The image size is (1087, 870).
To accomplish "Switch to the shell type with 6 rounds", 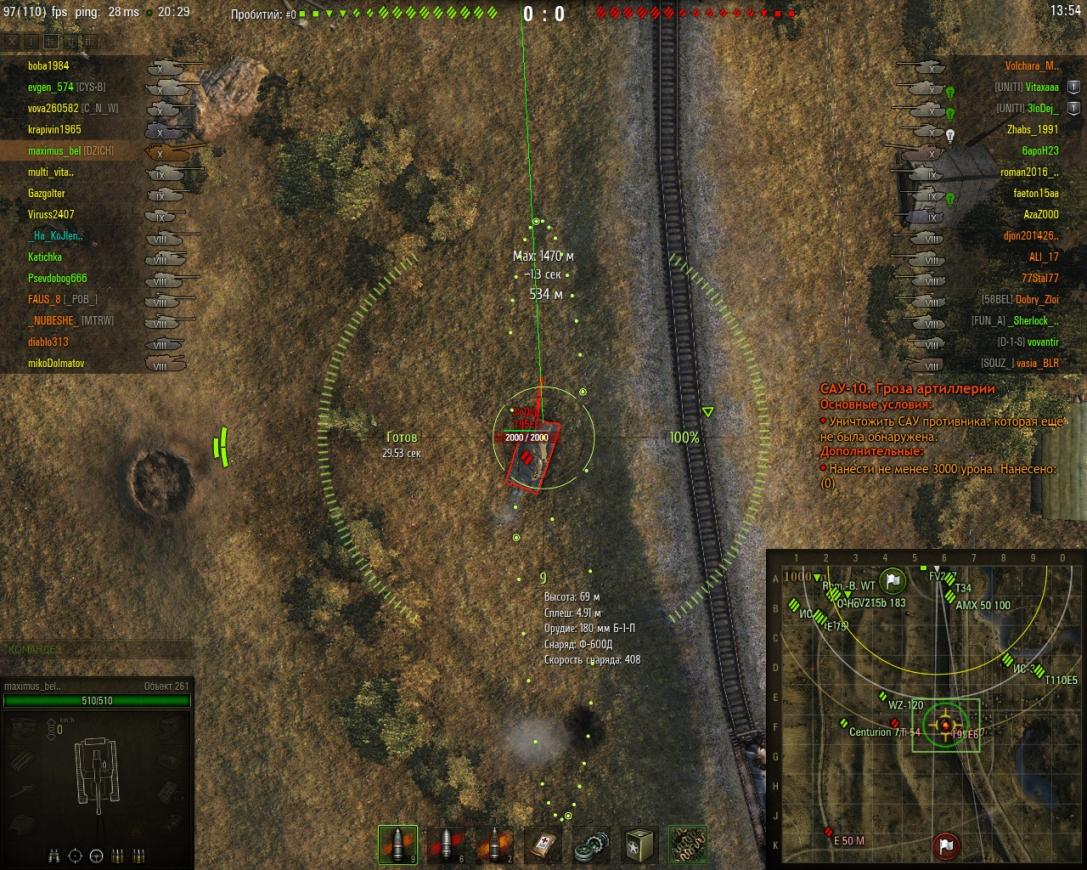I will click(447, 845).
